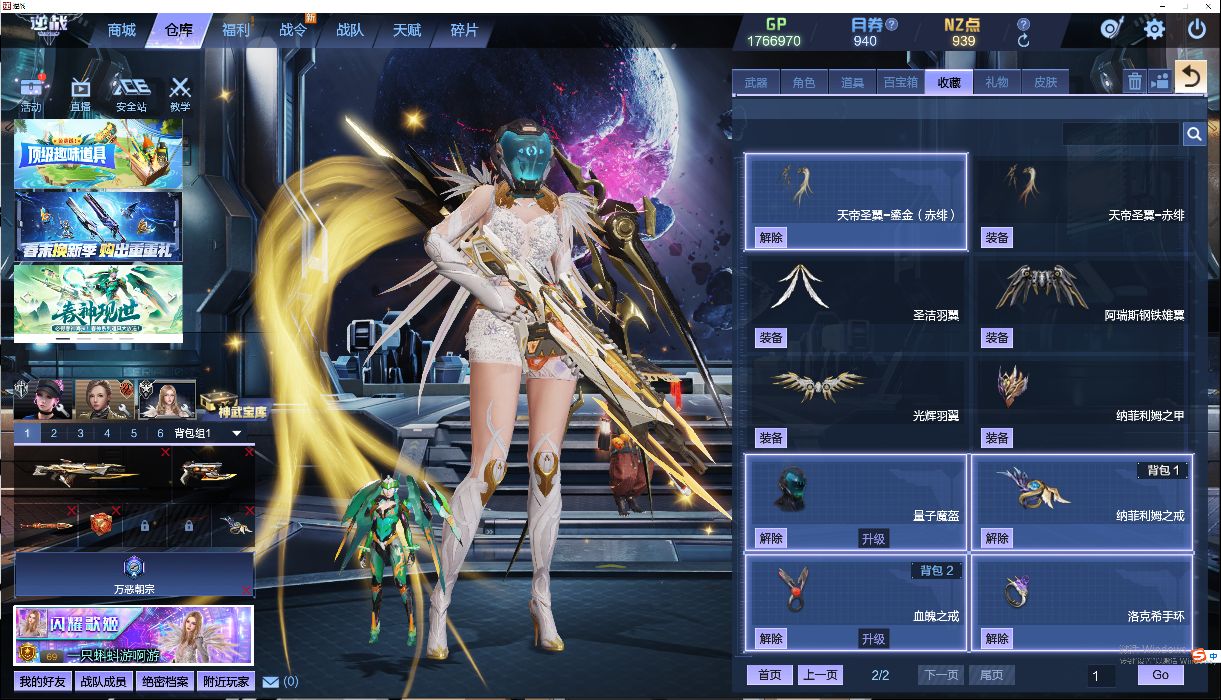The width and height of the screenshot is (1221, 700).
Task: Select the 角色 character tab
Action: point(803,82)
